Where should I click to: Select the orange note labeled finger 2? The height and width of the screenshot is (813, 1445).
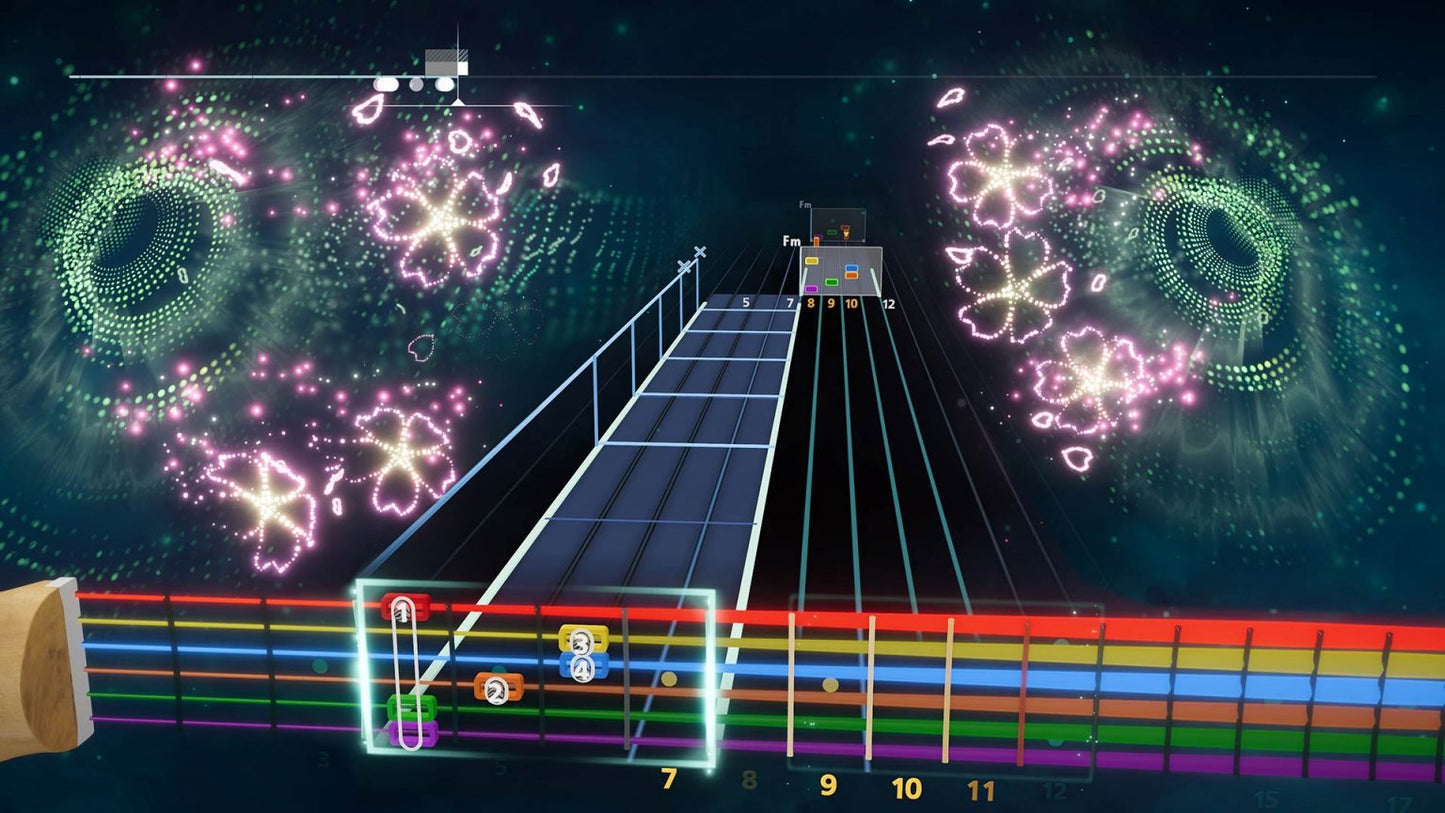pyautogui.click(x=498, y=688)
